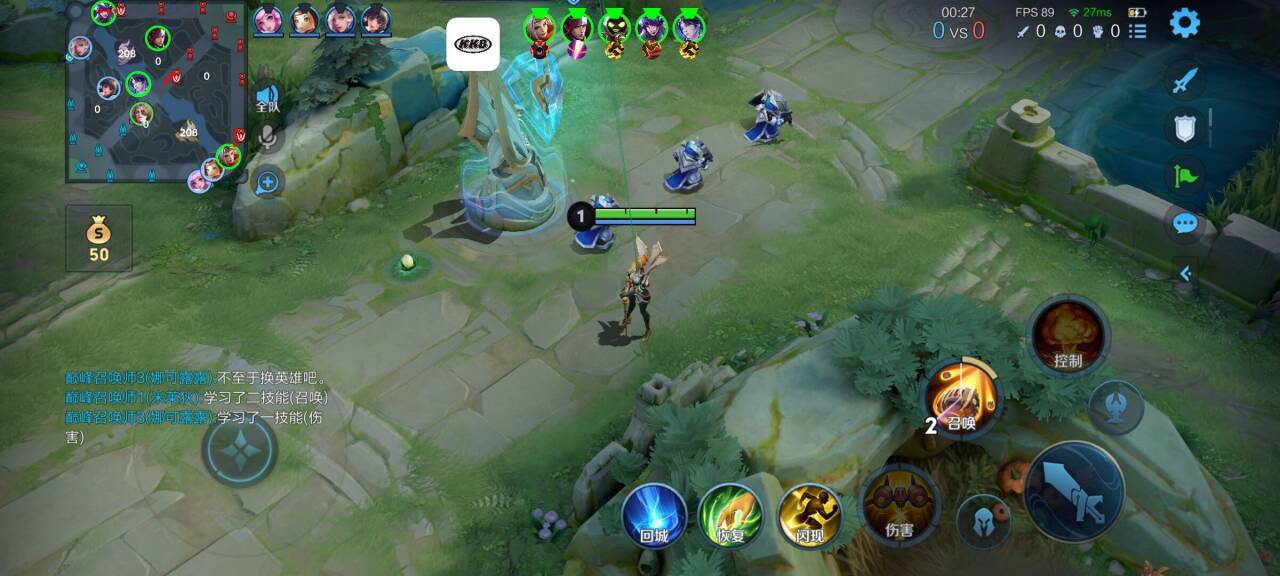This screenshot has width=1280, height=576.
Task: Cast the 闪现 flash spell
Action: click(809, 516)
